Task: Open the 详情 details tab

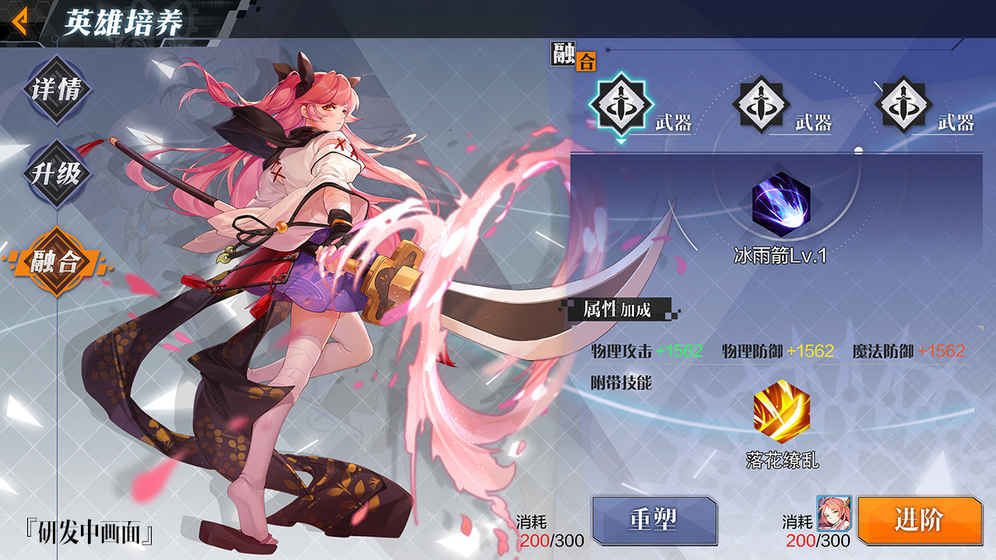Action: click(57, 91)
